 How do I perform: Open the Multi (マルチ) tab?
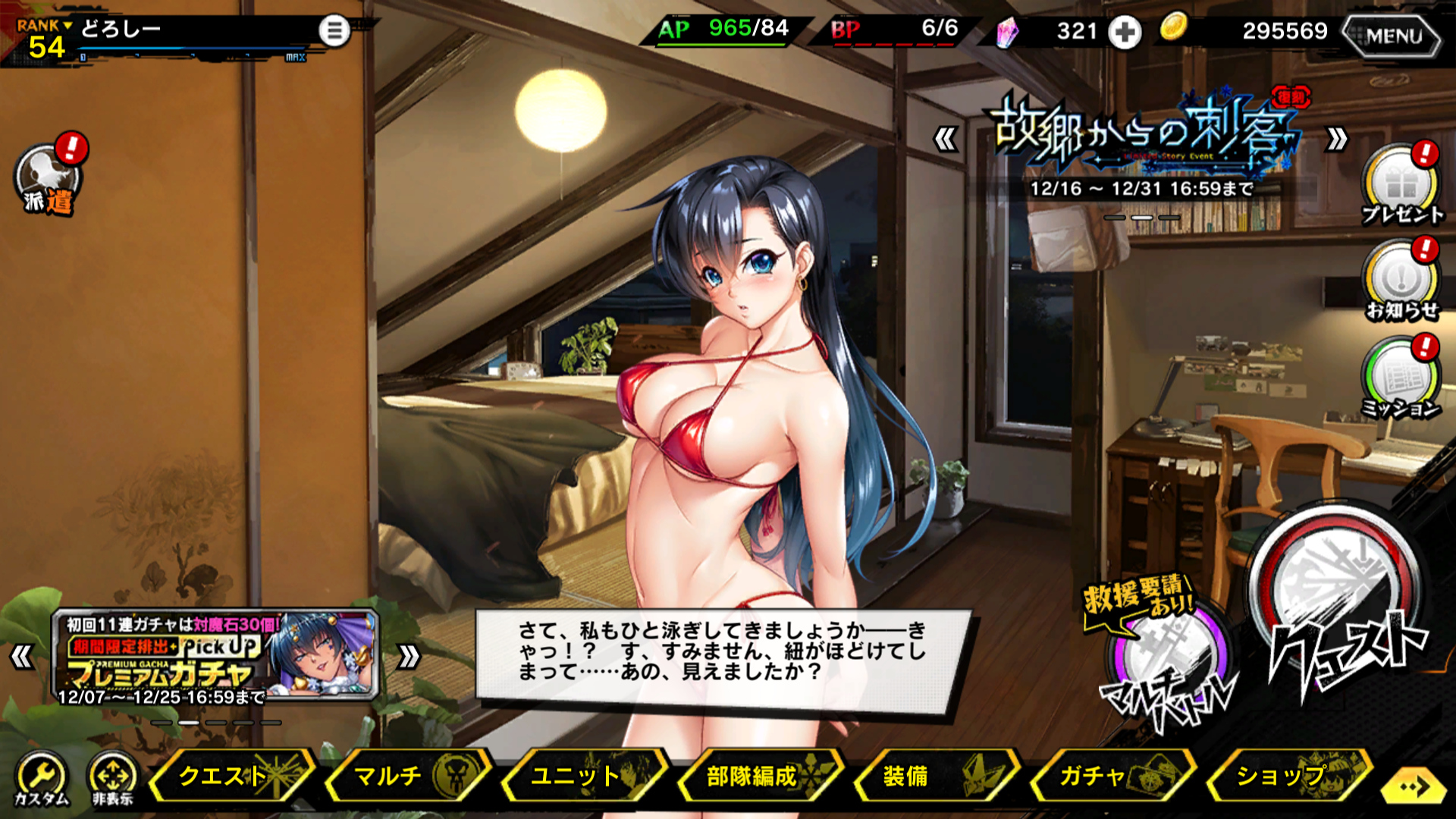point(408,776)
